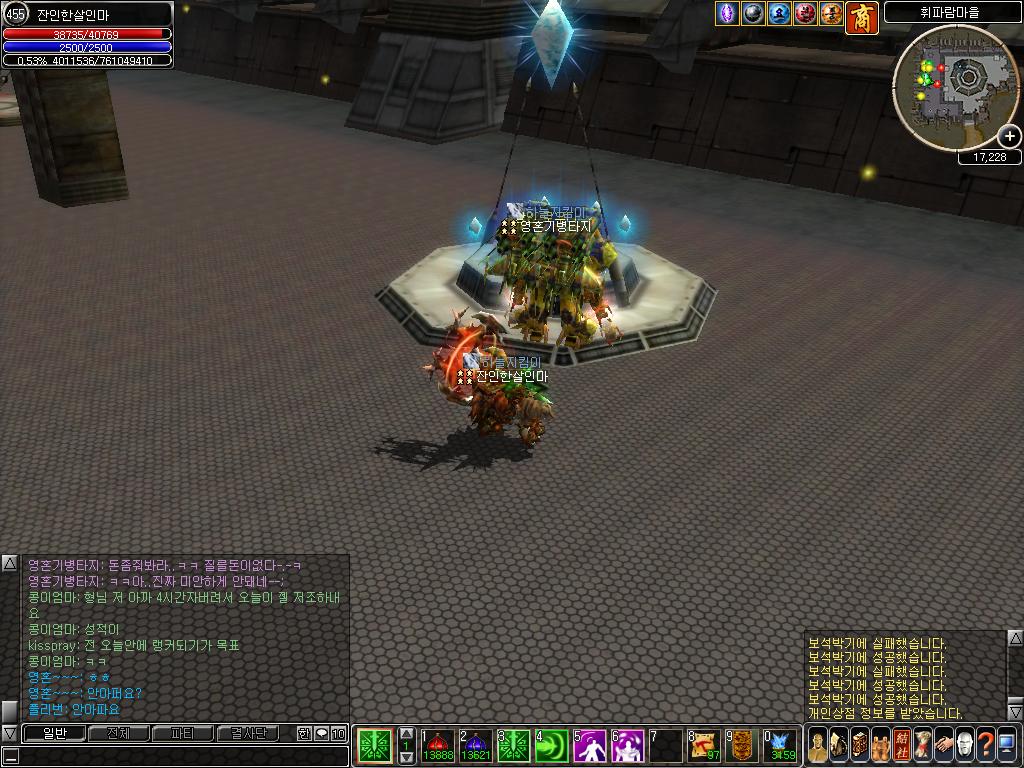The height and width of the screenshot is (768, 1024).
Task: Use the blue crystal item in slot 0
Action: pos(780,745)
